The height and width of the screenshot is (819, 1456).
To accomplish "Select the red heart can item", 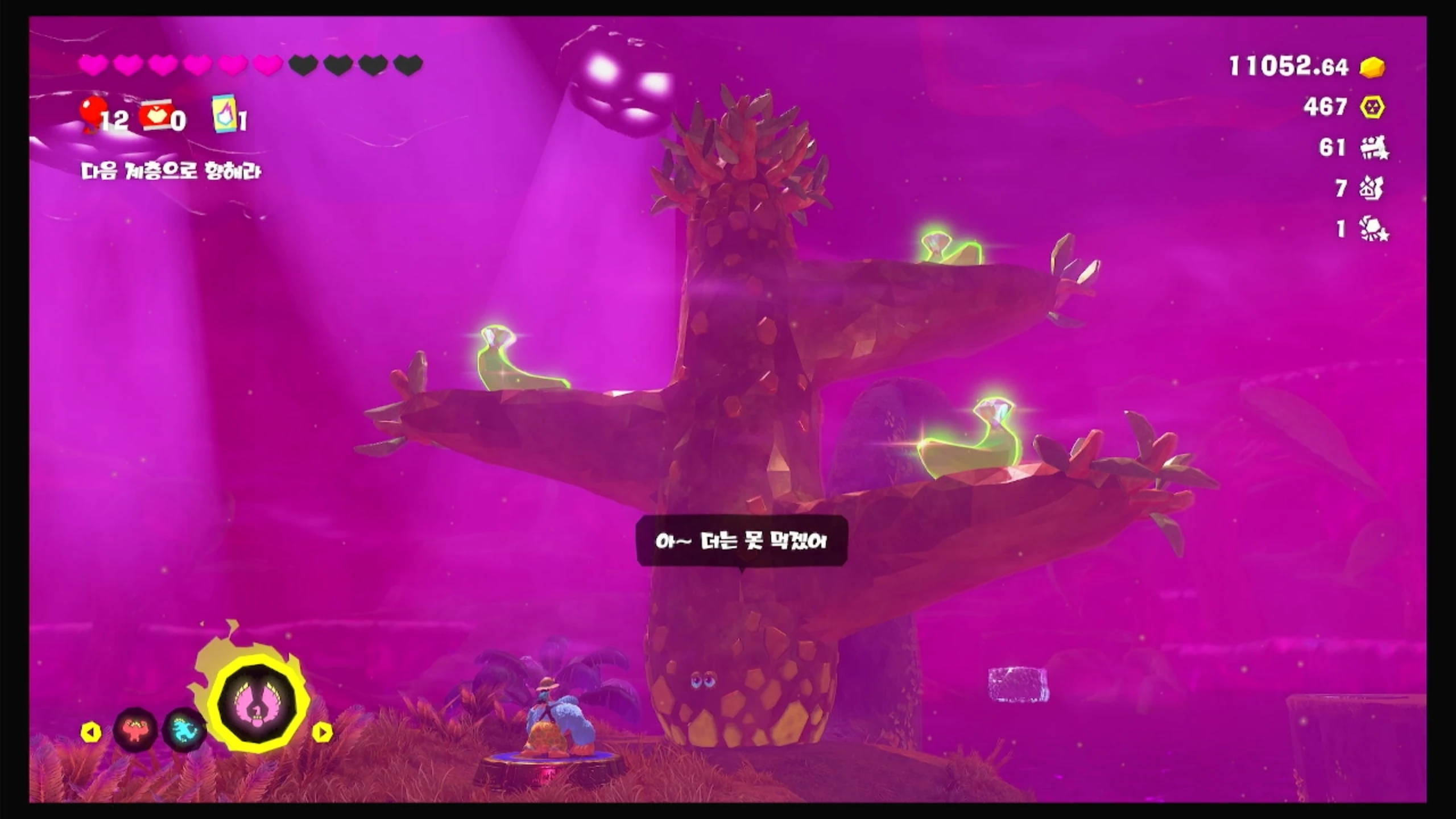I will coord(156,115).
